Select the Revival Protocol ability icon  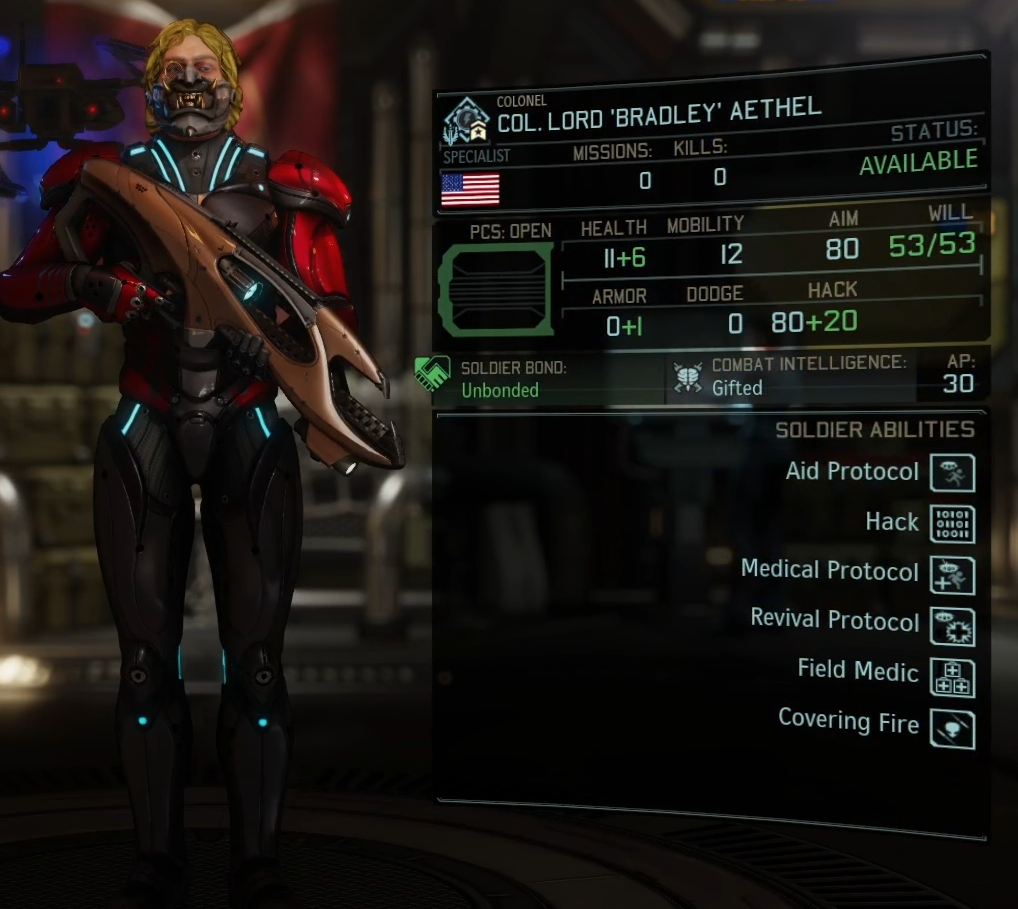click(952, 627)
